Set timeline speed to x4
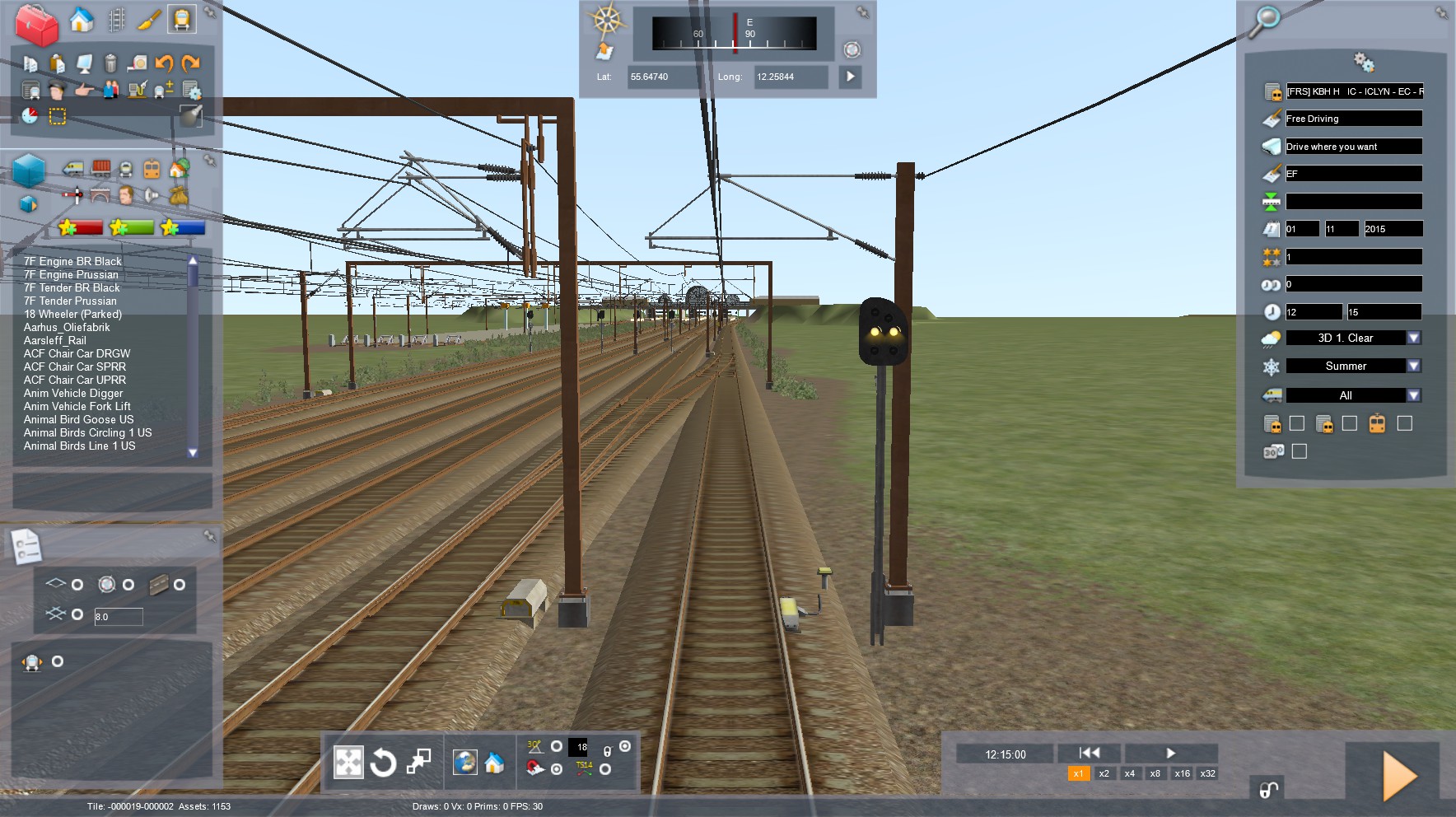Screen dimensions: 1456x817 [1130, 773]
